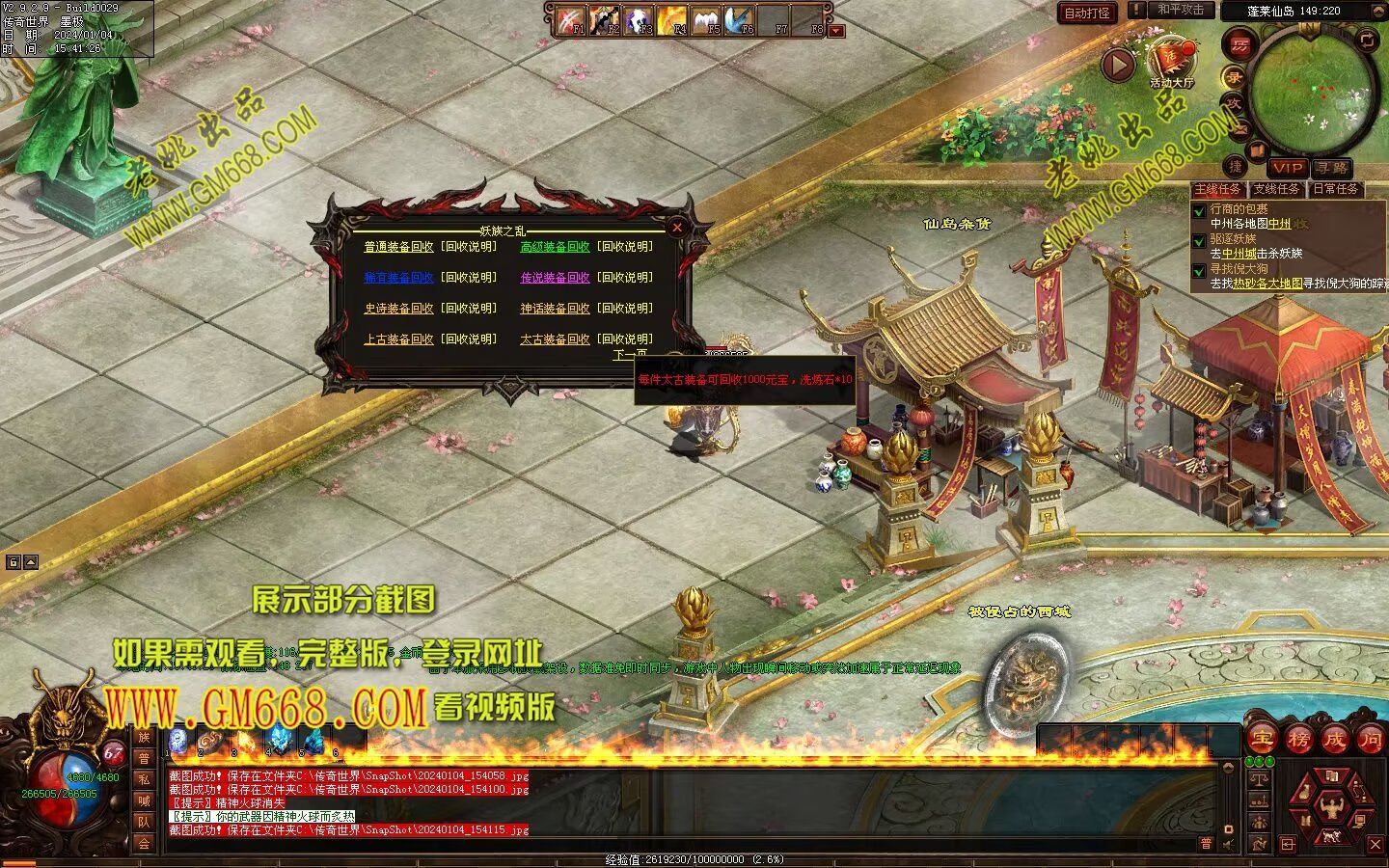Choose 上古装备回收 option
Screen dimensions: 1389x868
398,339
